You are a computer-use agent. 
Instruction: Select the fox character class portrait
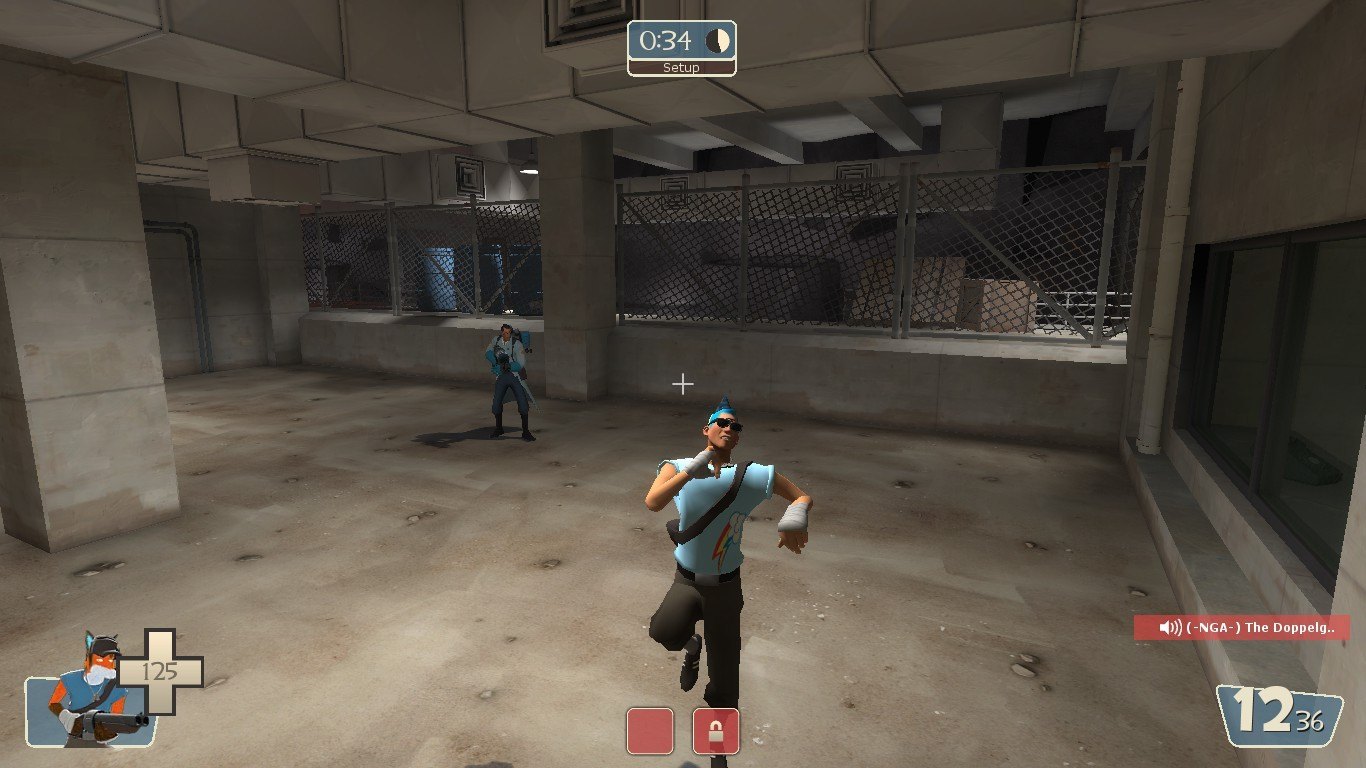88,692
